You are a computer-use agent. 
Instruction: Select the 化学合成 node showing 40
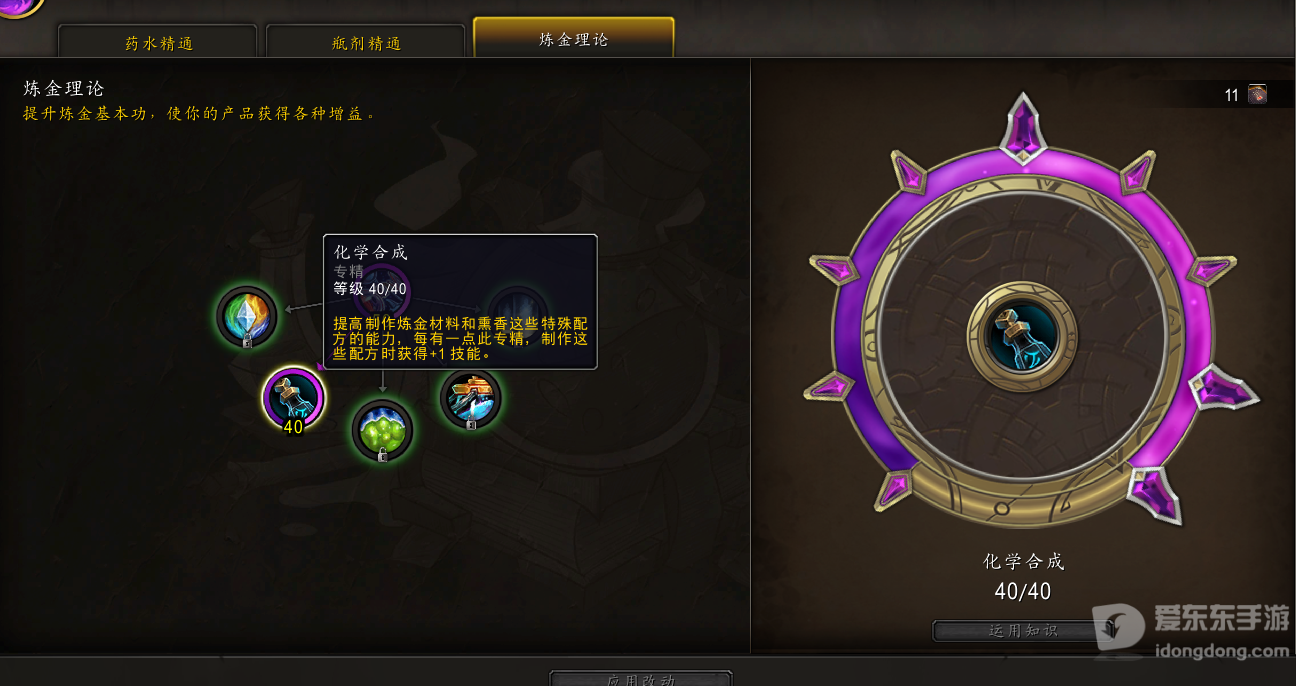[293, 397]
